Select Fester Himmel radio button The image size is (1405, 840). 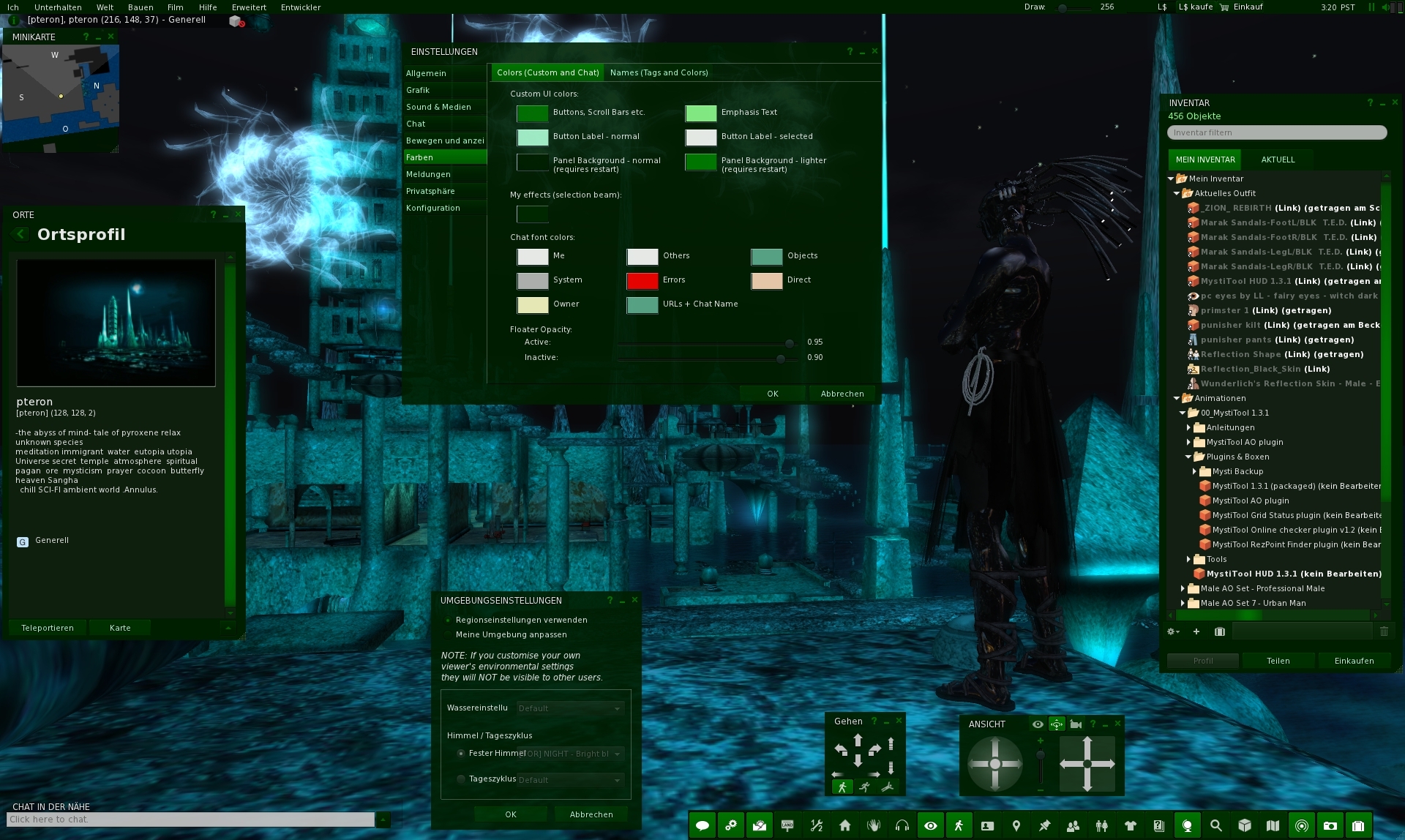coord(462,753)
